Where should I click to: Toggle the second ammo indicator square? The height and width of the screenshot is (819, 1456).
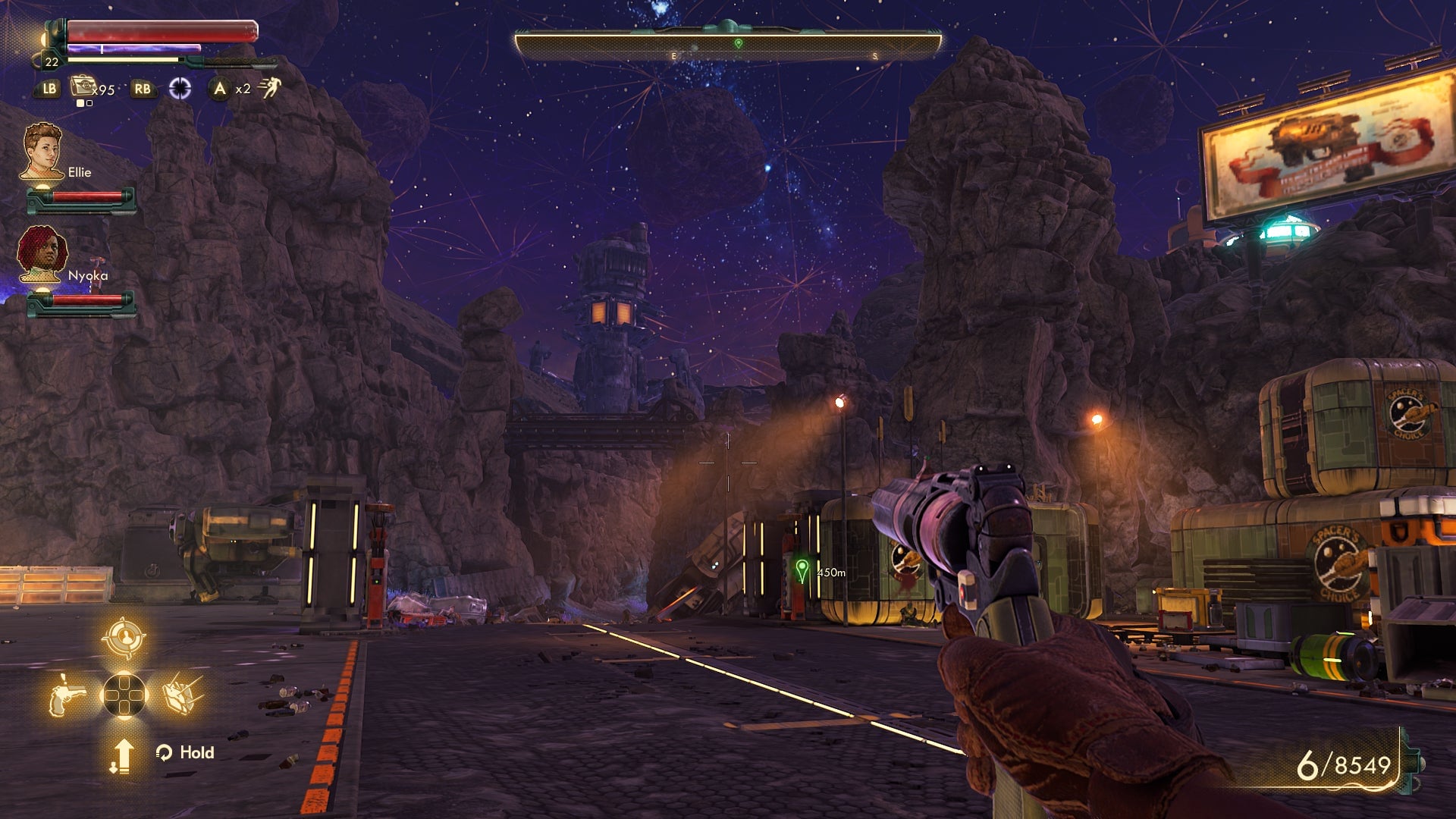[x=89, y=104]
